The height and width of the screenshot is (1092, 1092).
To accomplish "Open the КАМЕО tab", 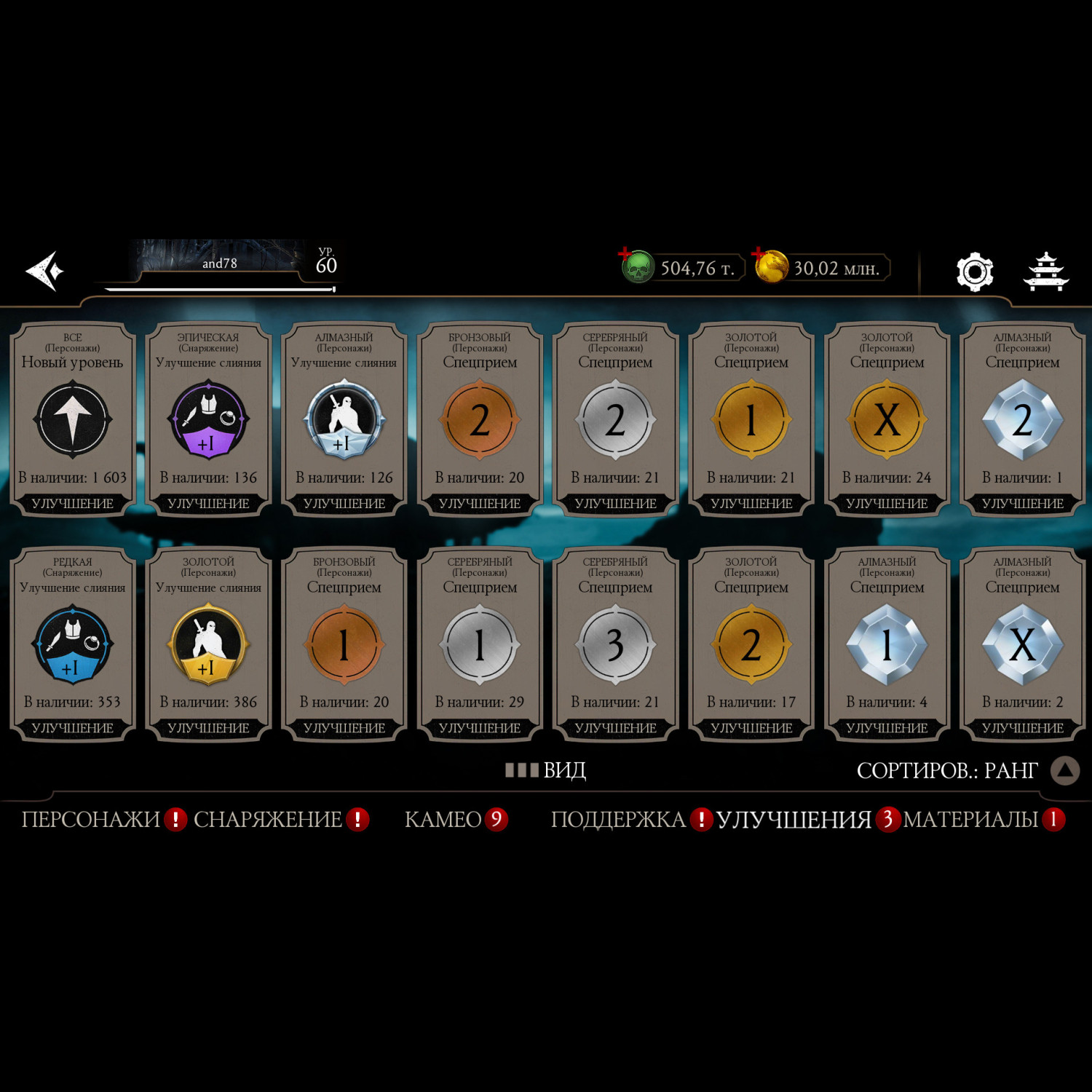I will point(443,820).
